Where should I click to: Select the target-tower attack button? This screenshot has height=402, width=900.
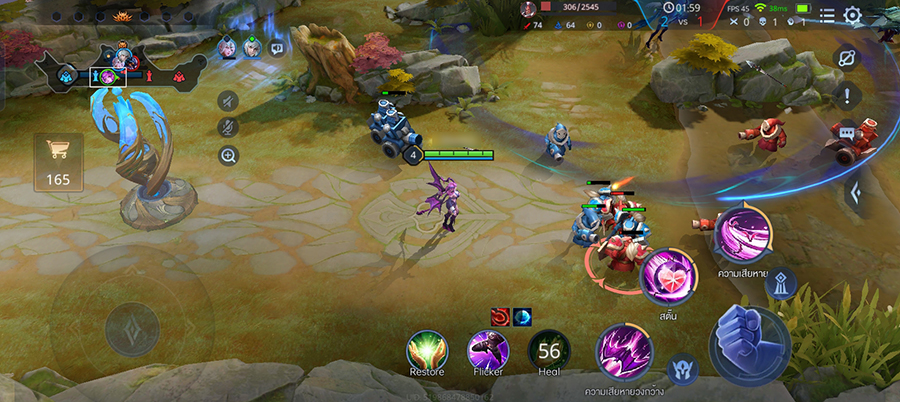[x=781, y=284]
